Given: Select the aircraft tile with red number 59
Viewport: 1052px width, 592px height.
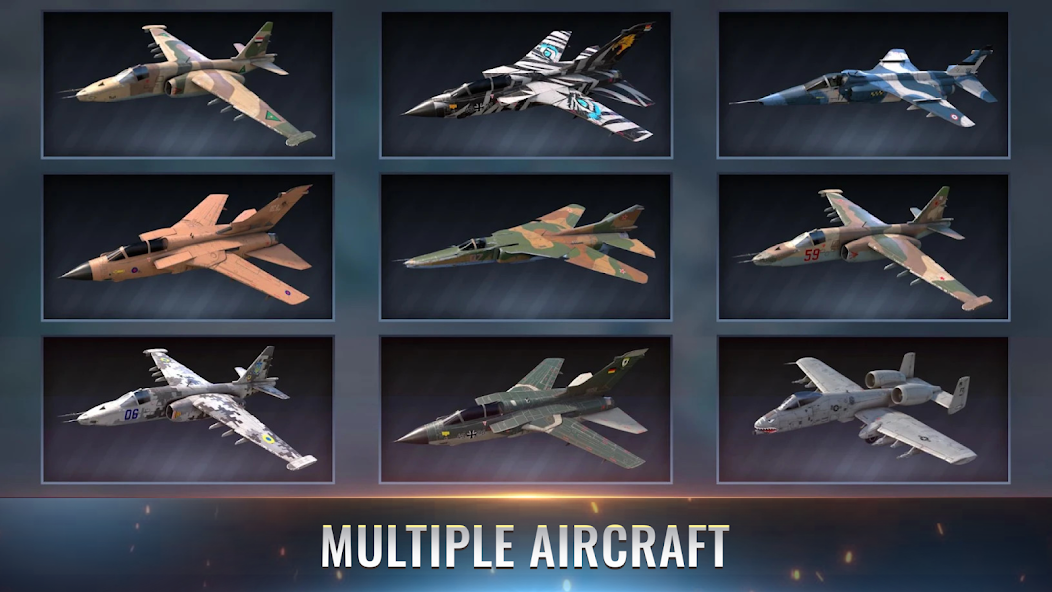Looking at the screenshot, I should tap(862, 247).
